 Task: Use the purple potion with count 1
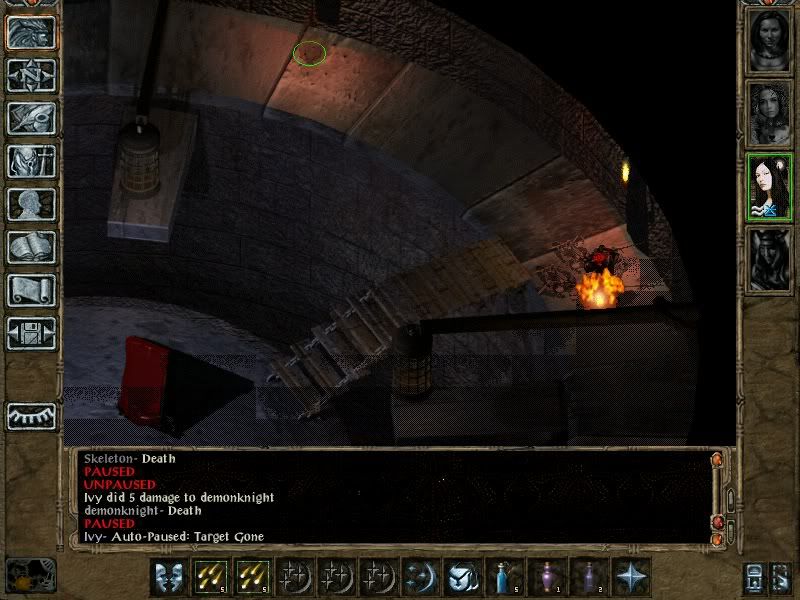point(548,577)
